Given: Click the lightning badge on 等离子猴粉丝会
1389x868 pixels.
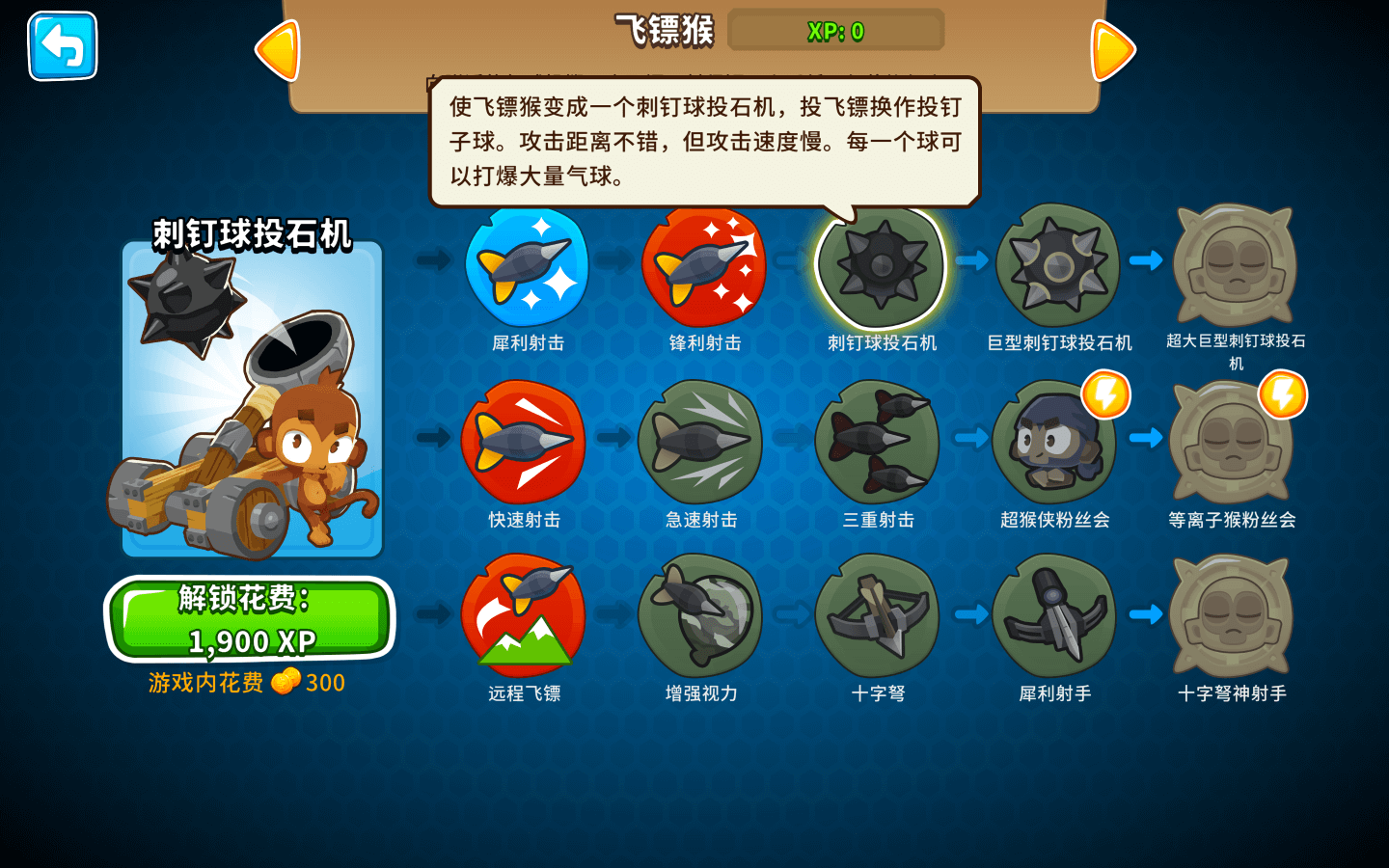Looking at the screenshot, I should pos(1283,395).
